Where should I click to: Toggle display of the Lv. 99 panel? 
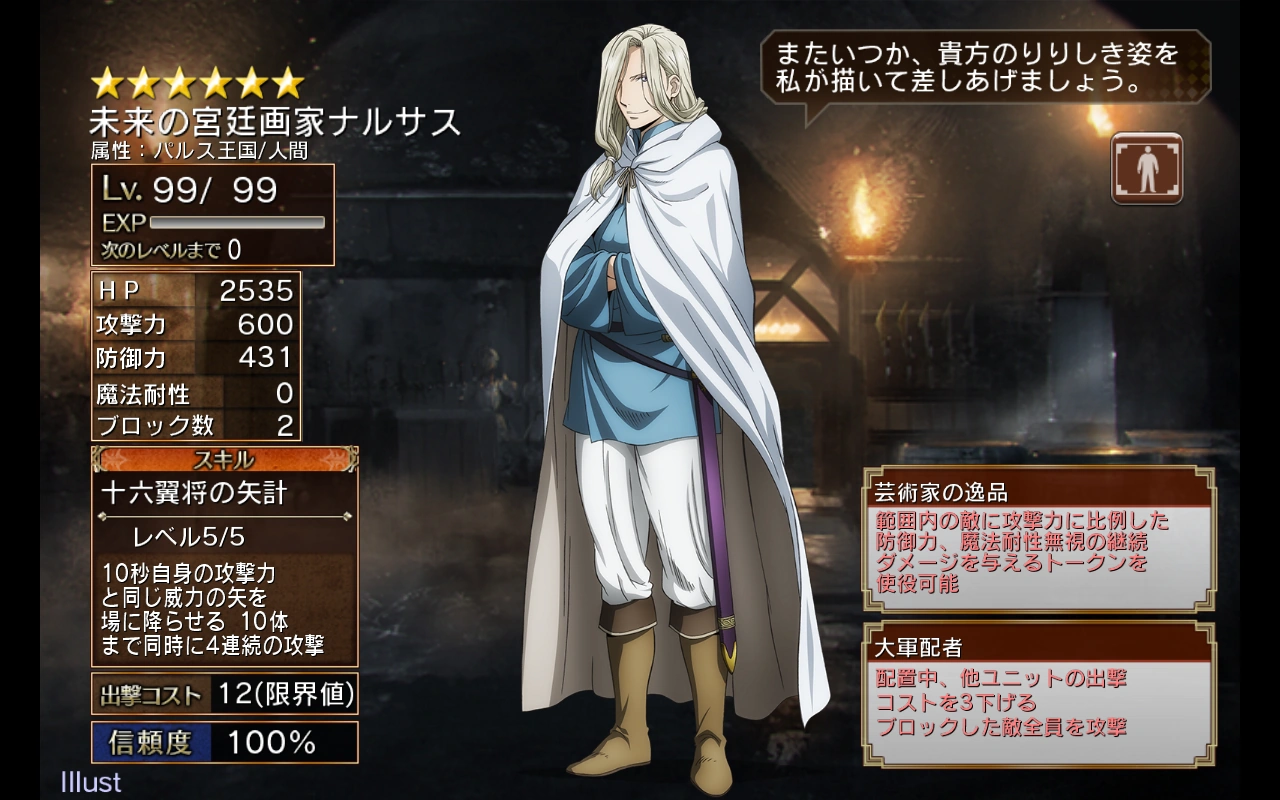210,190
